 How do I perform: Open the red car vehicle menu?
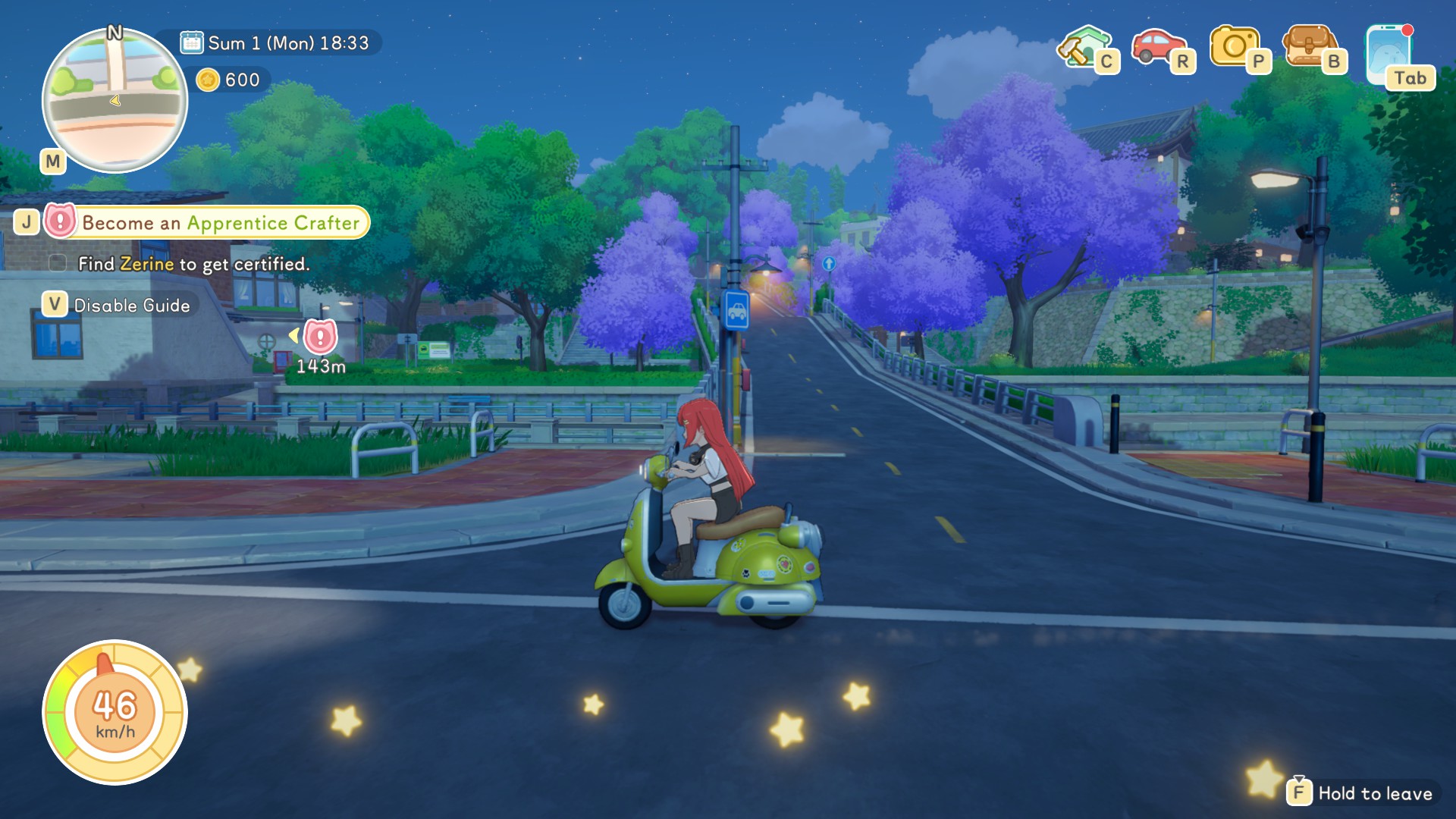[x=1156, y=47]
